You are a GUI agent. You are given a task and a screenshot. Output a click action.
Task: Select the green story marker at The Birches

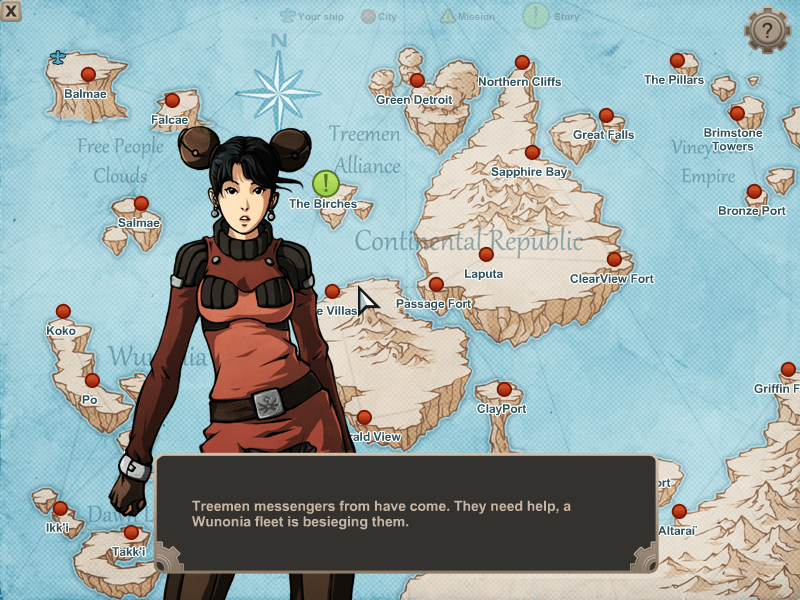tap(326, 183)
